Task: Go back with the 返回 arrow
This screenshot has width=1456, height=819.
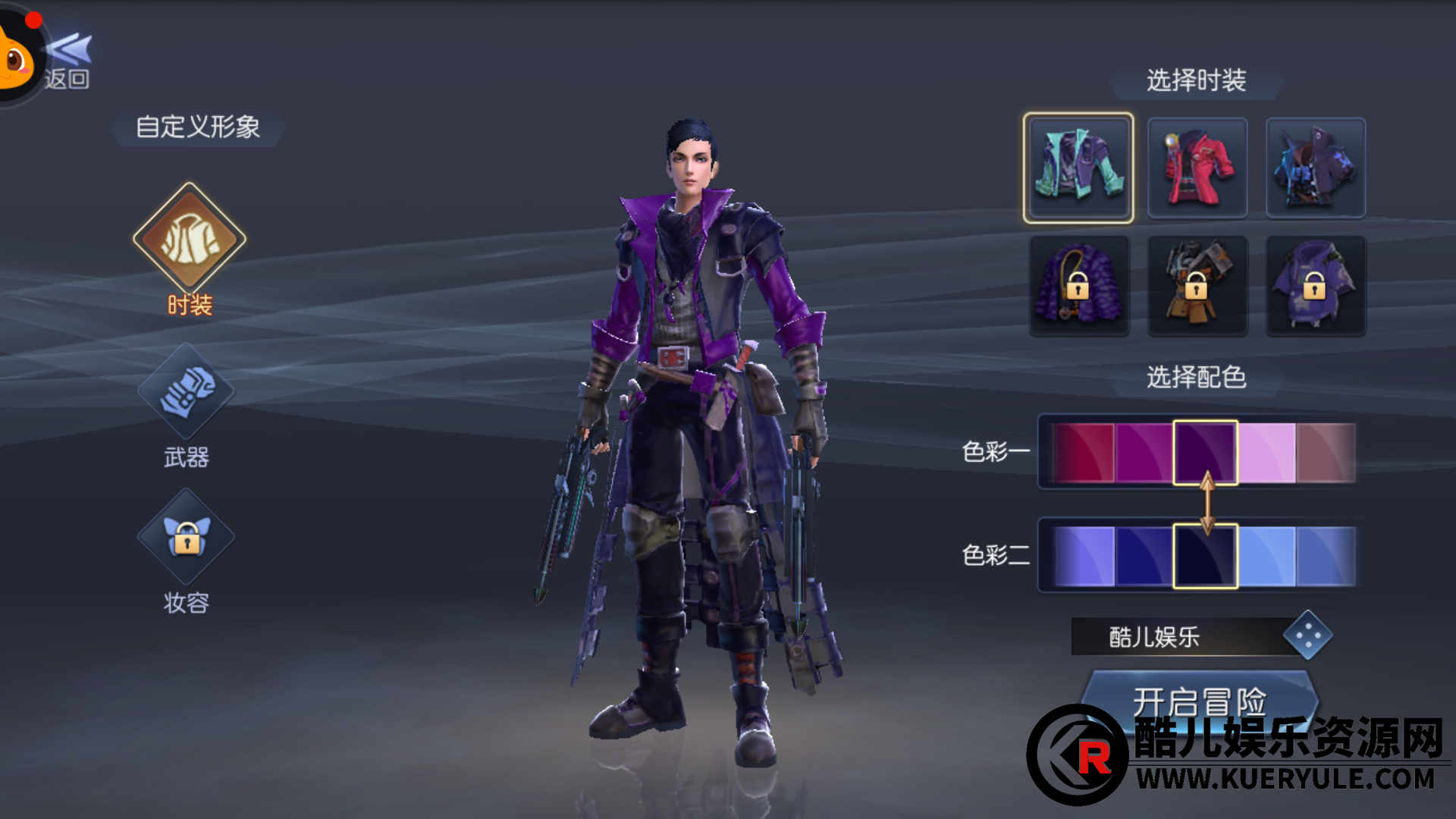Action: coord(68,62)
